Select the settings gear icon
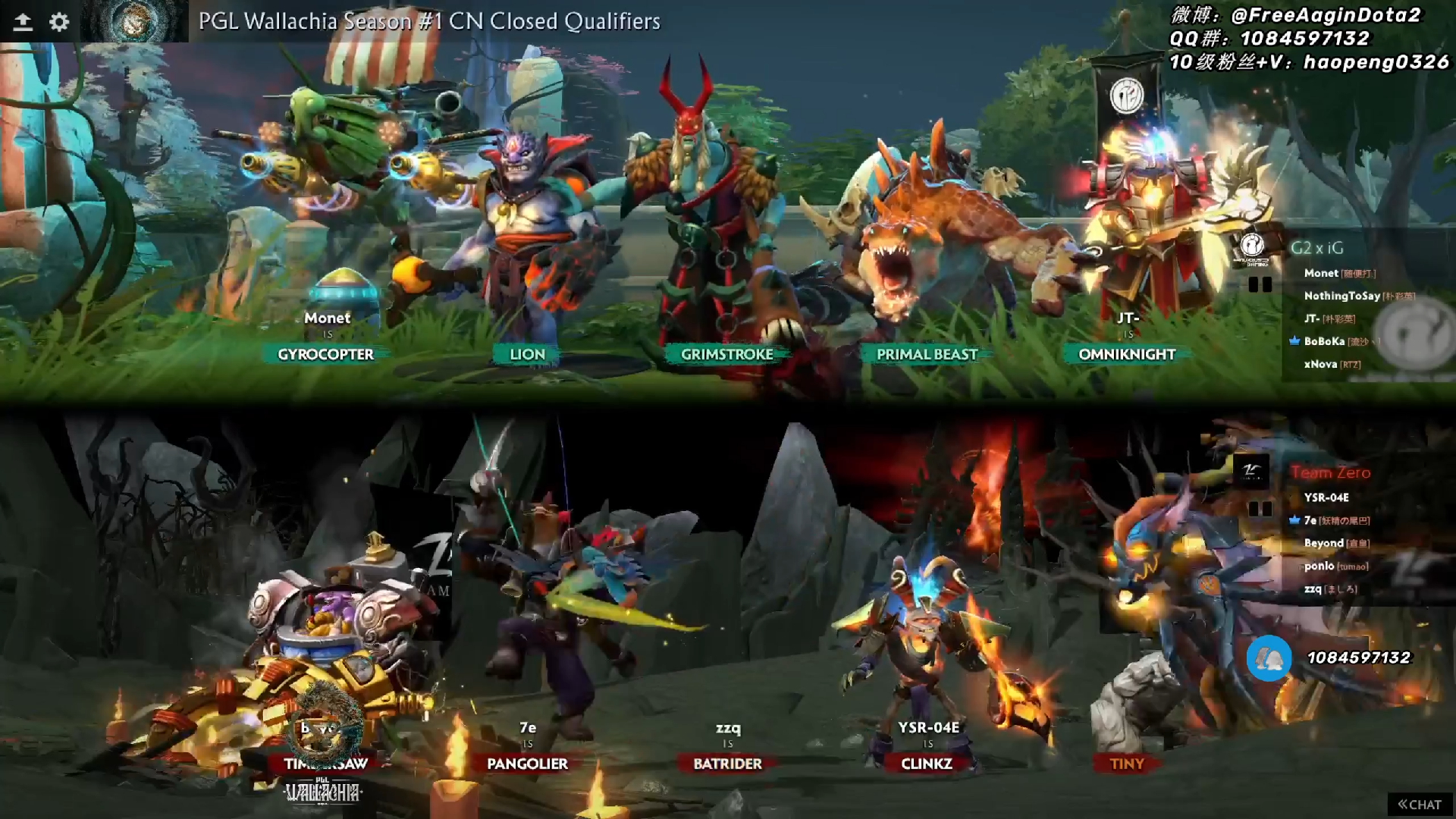Image resolution: width=1456 pixels, height=819 pixels. pos(59,22)
